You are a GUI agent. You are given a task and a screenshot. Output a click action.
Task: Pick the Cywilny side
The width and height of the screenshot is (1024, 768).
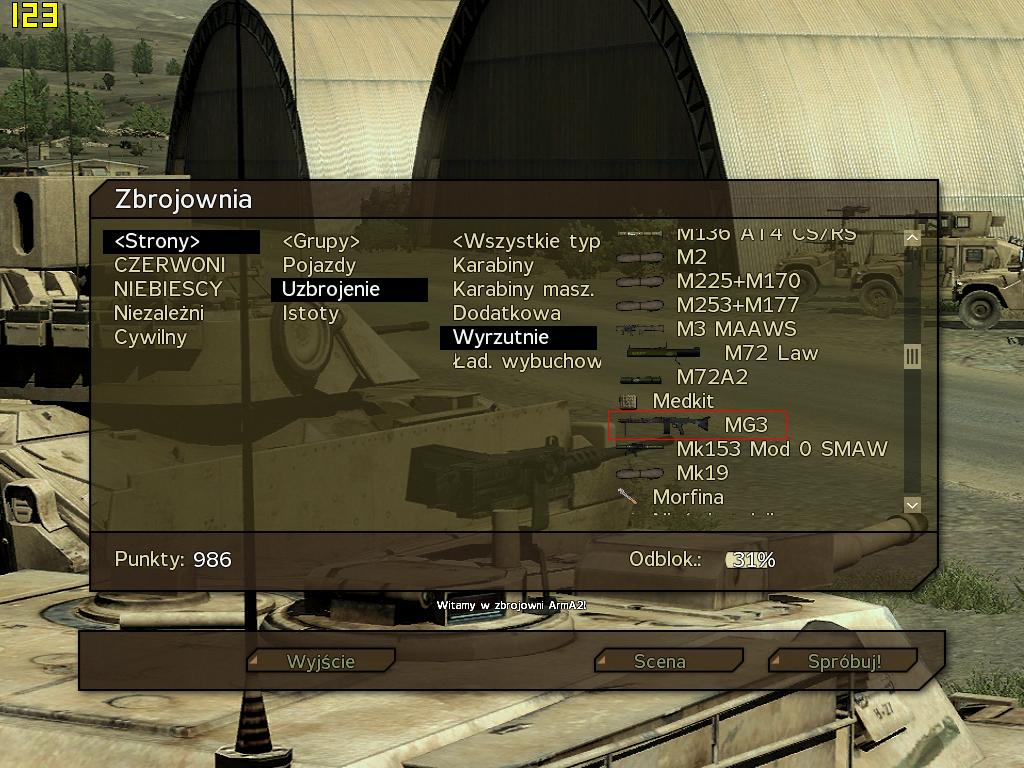[x=150, y=337]
